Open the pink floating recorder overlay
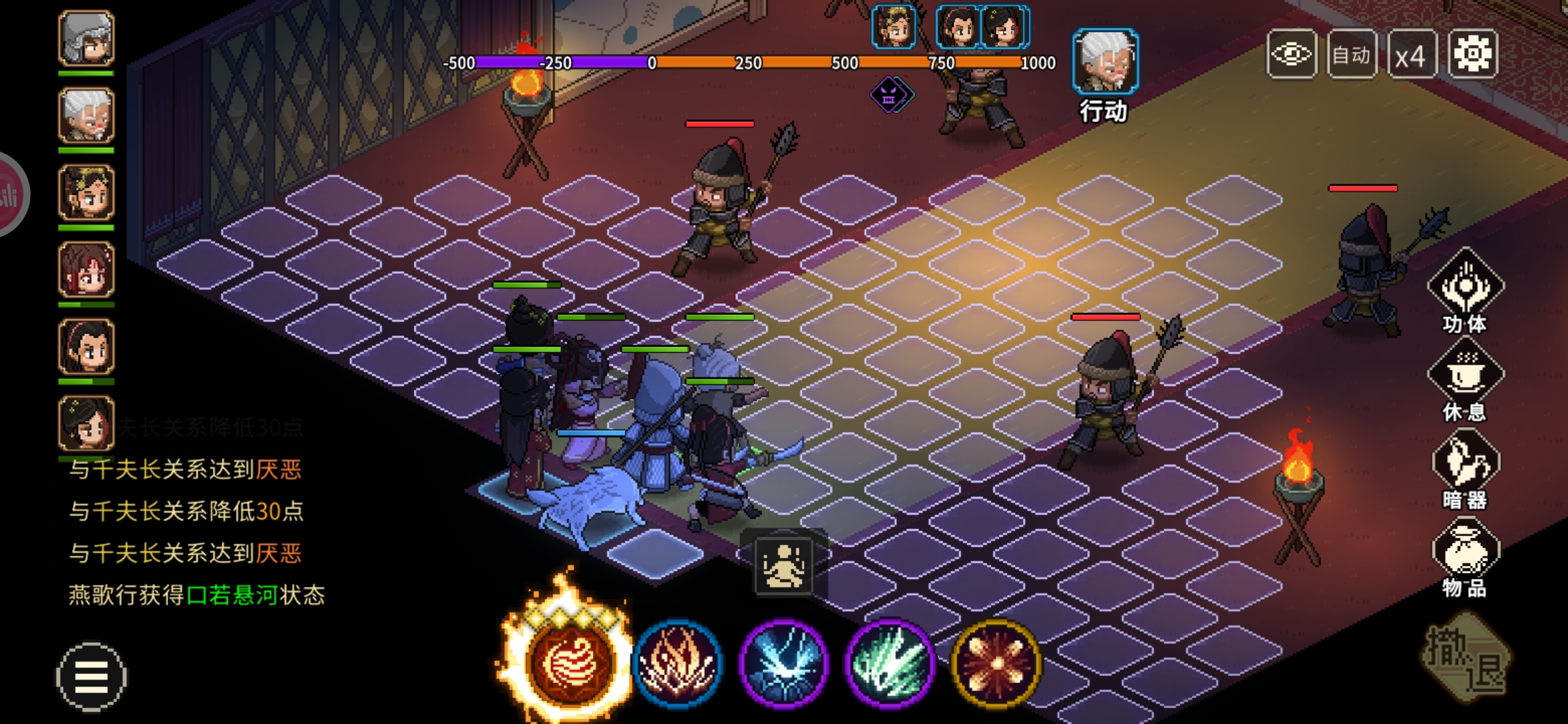This screenshot has width=1568, height=724. [x=9, y=194]
